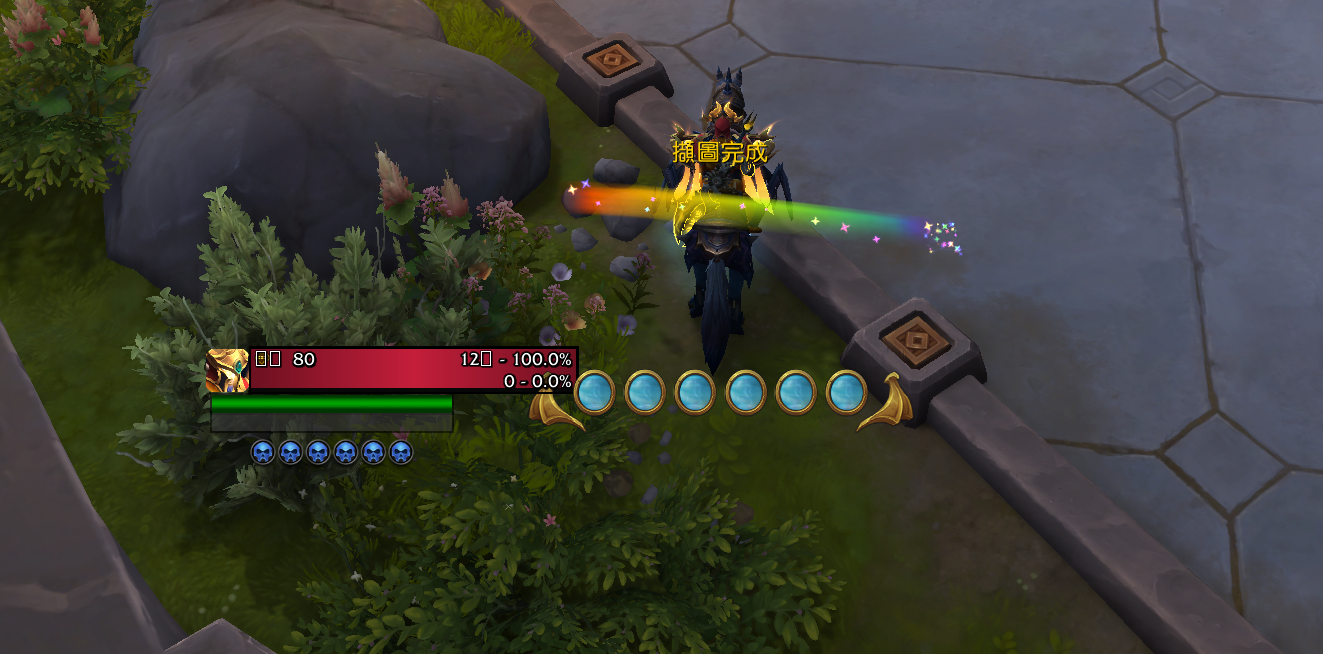
Task: Click the golden player portrait icon
Action: (227, 370)
